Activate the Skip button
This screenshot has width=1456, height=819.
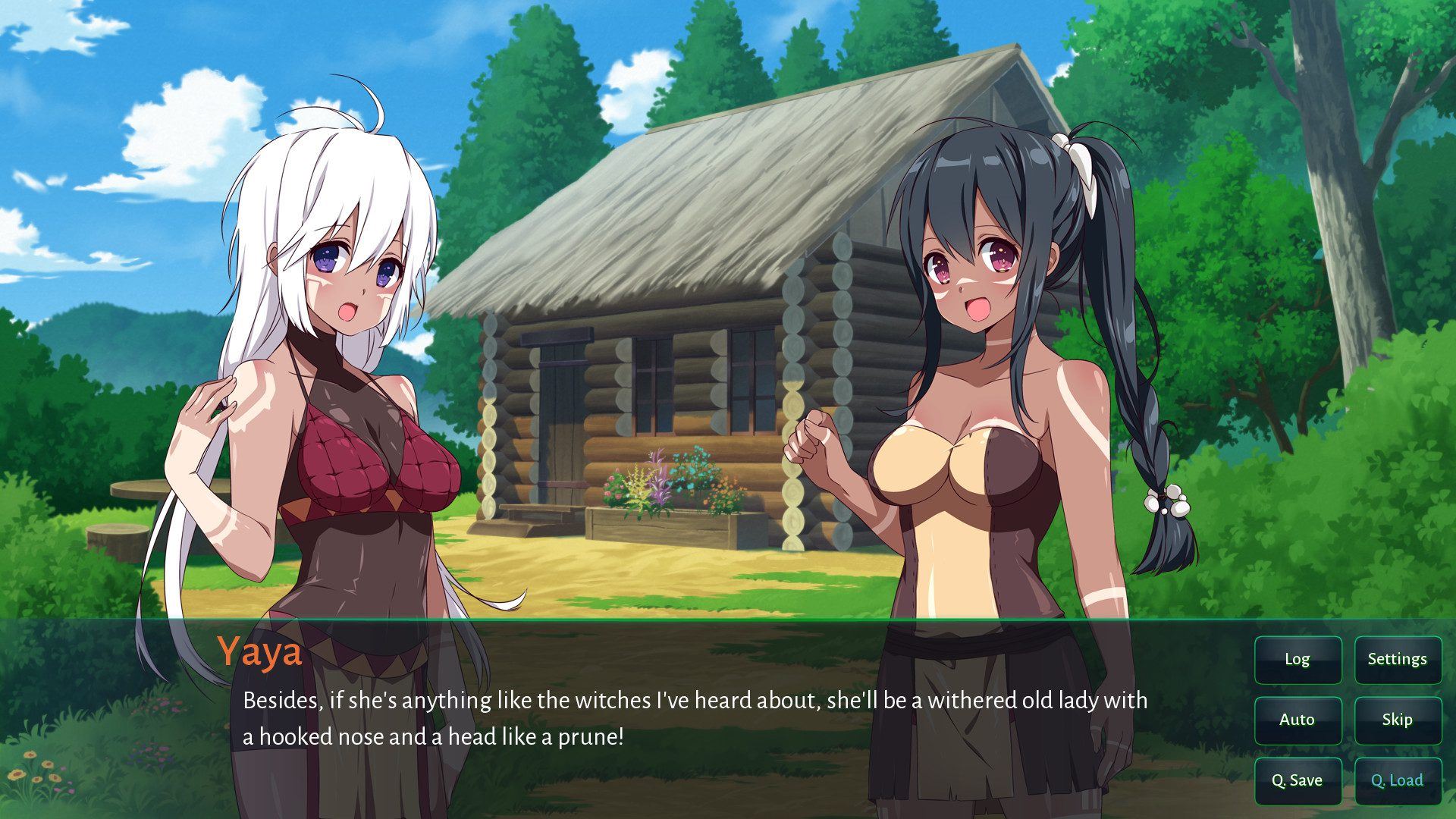(1397, 720)
